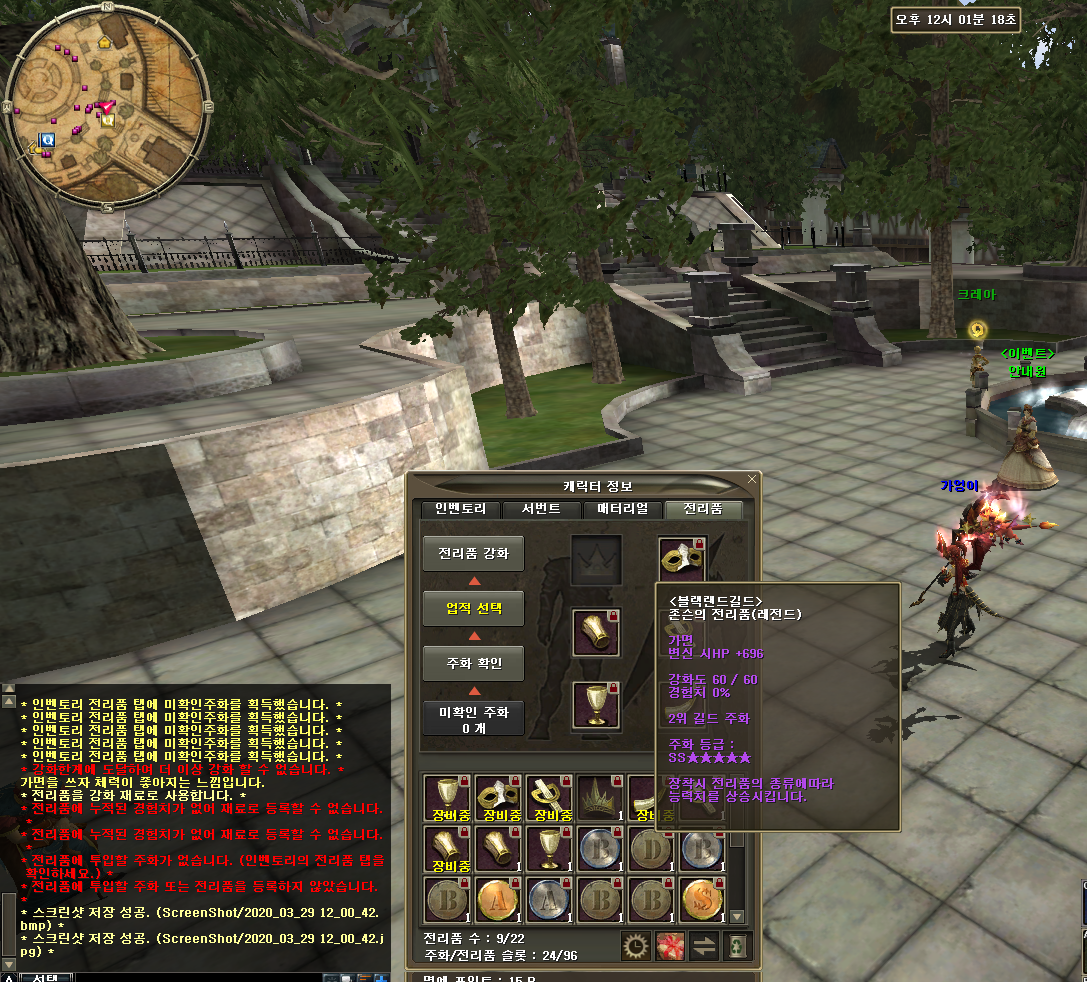Switch to the 인벤토리 tab

(x=460, y=509)
